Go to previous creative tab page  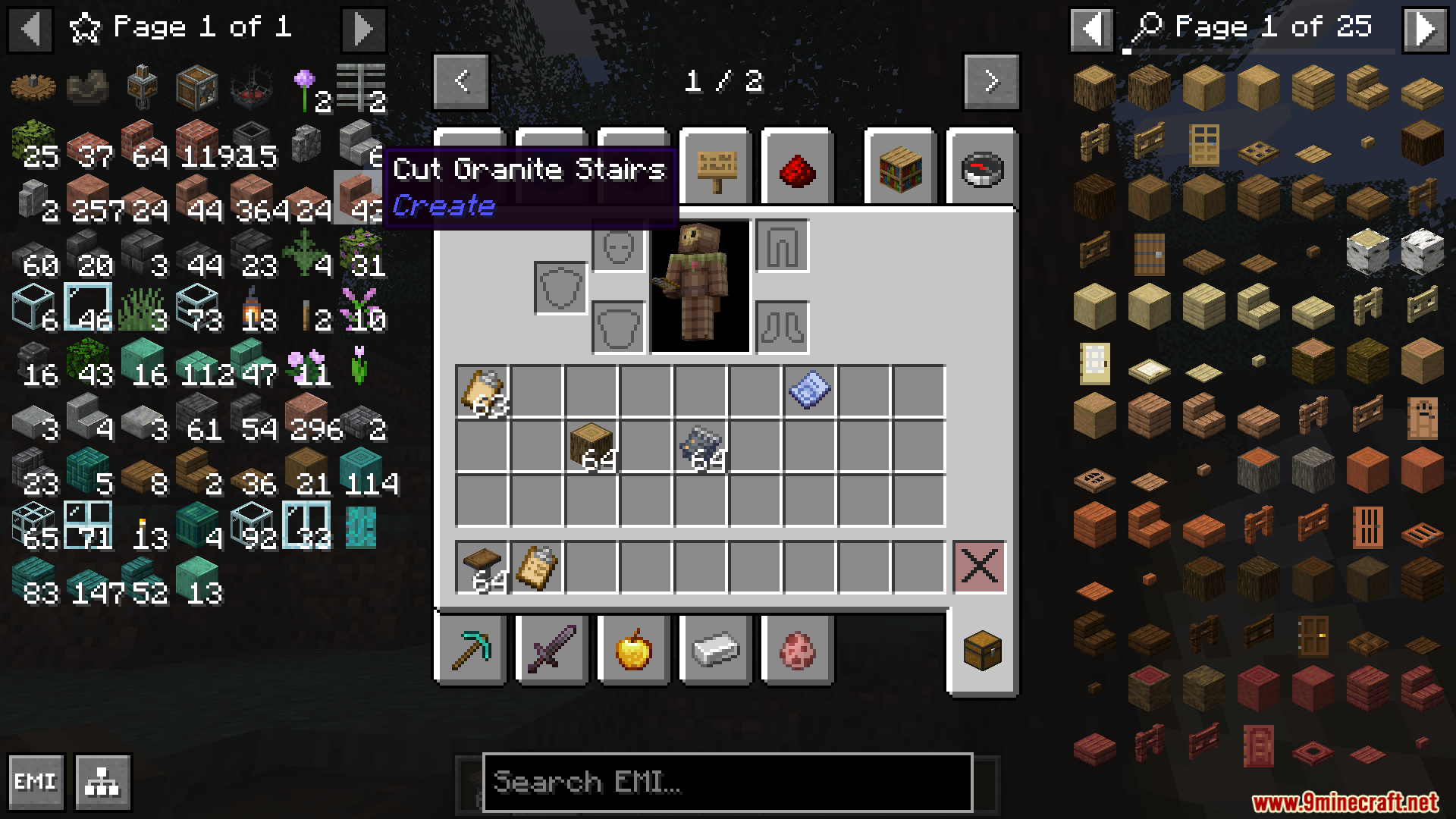tap(461, 81)
